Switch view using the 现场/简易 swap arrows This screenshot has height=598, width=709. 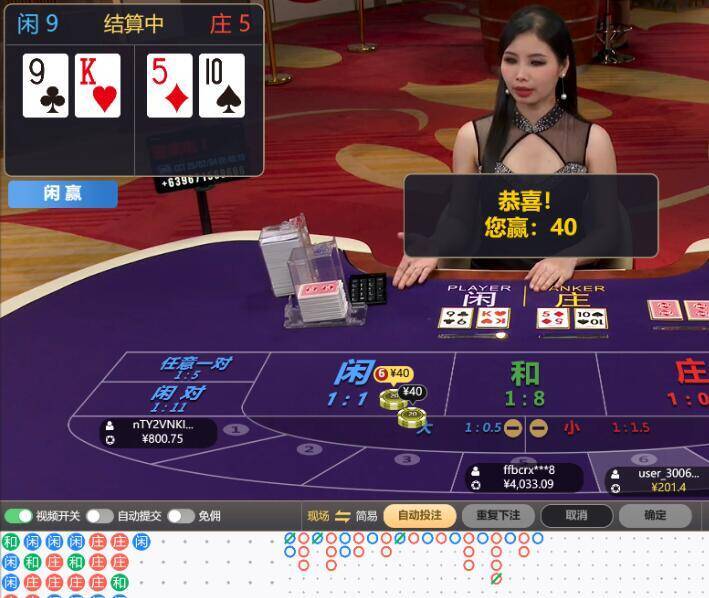(x=343, y=516)
